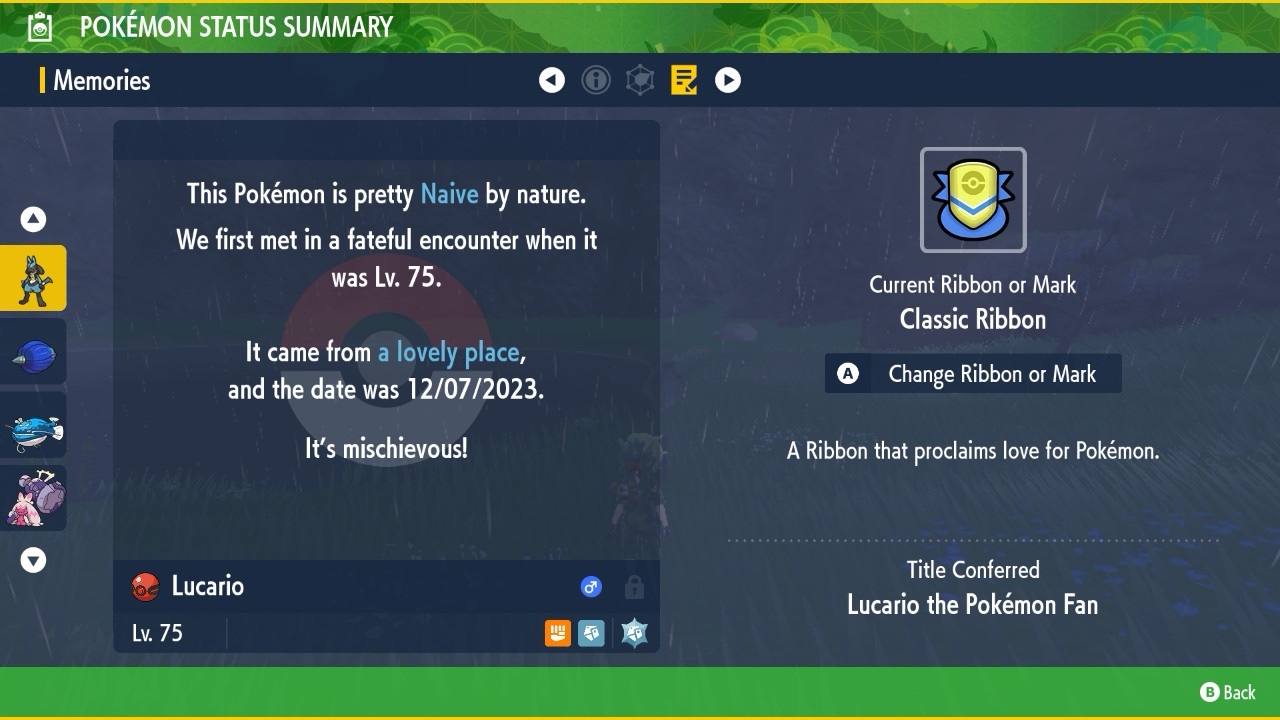The height and width of the screenshot is (720, 1280).
Task: Select the Memories notepad tab icon
Action: [x=684, y=80]
